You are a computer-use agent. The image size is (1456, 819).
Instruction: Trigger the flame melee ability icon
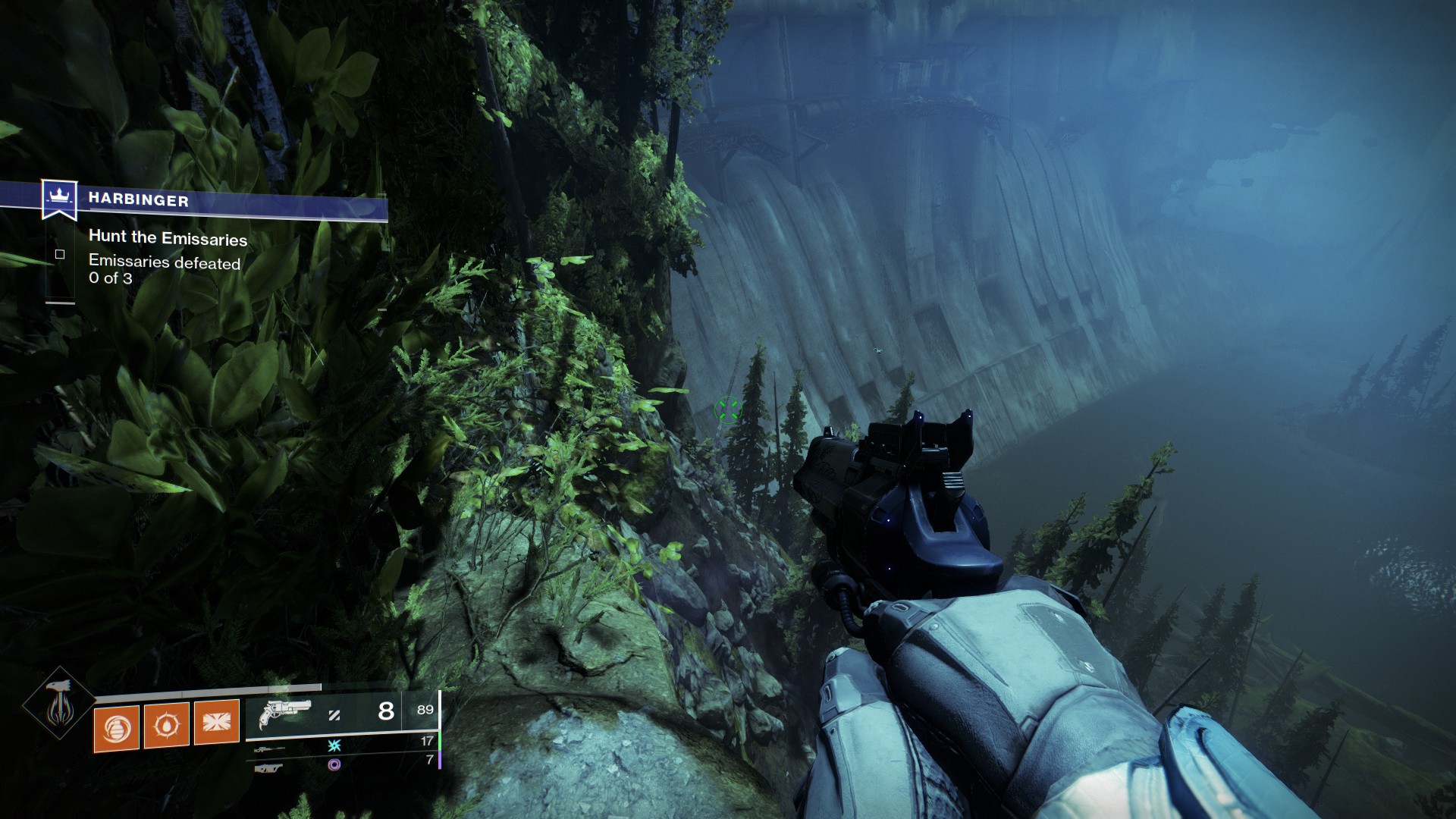point(167,725)
